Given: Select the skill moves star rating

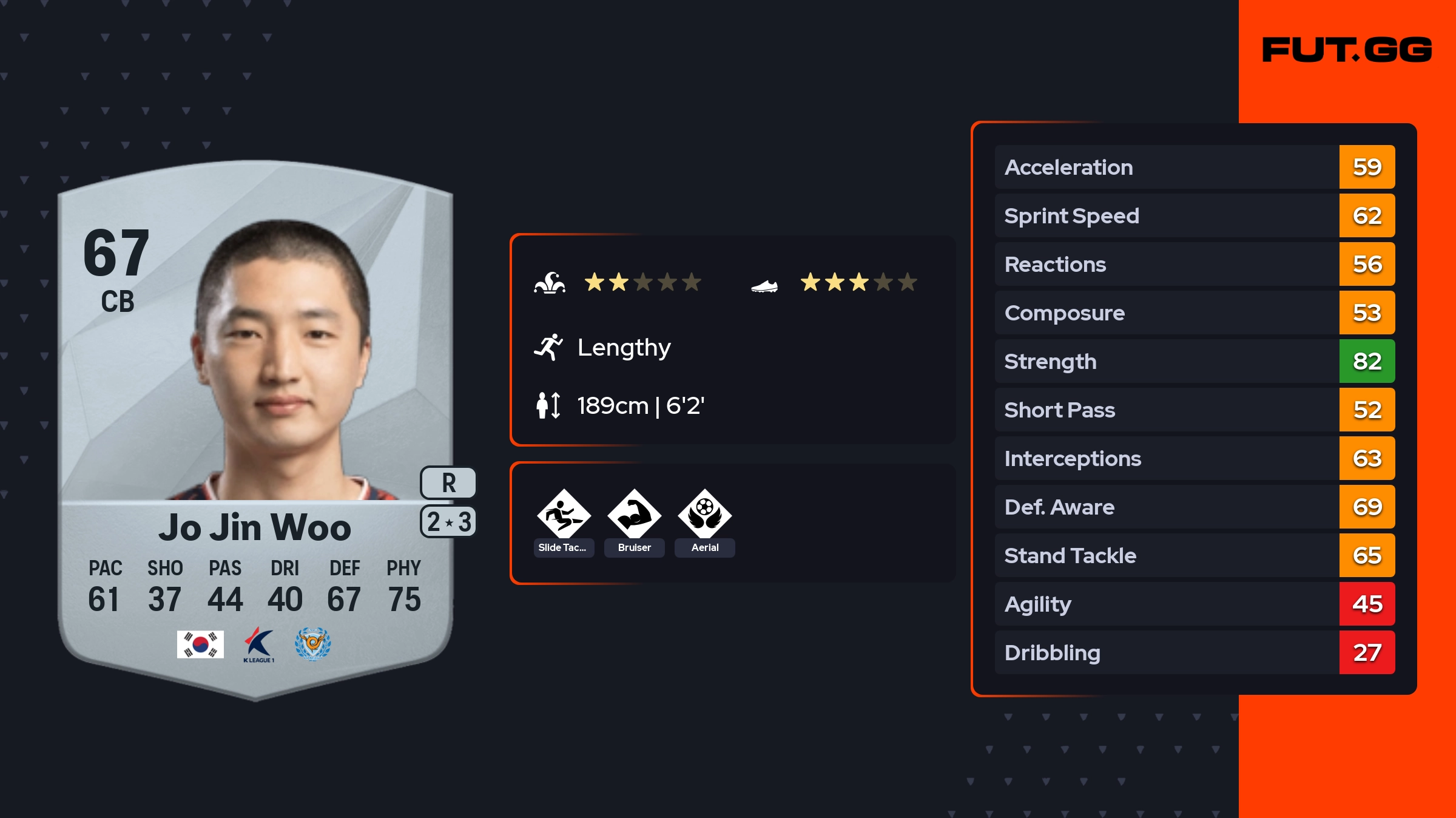Looking at the screenshot, I should coord(642,282).
